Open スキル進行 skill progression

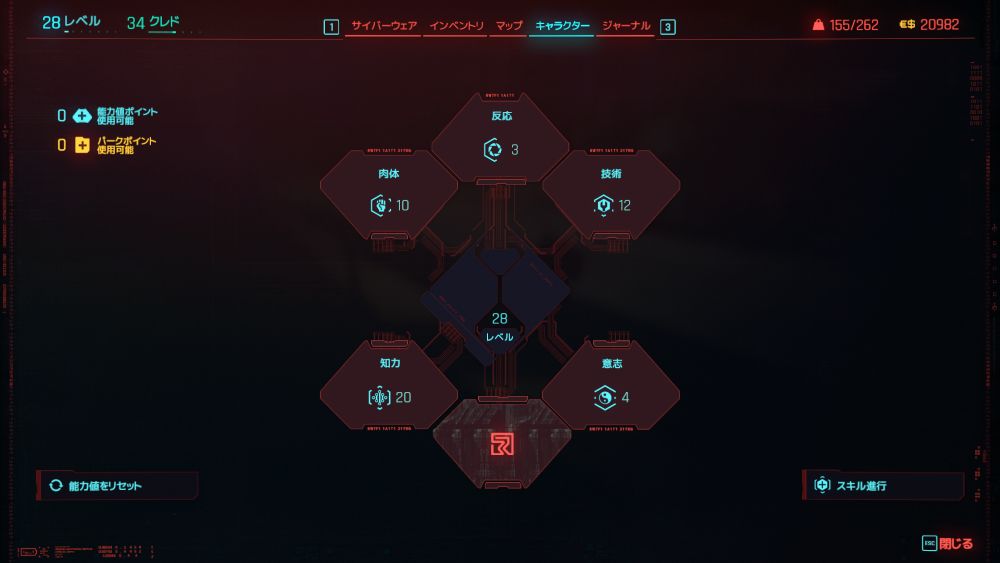tap(883, 486)
